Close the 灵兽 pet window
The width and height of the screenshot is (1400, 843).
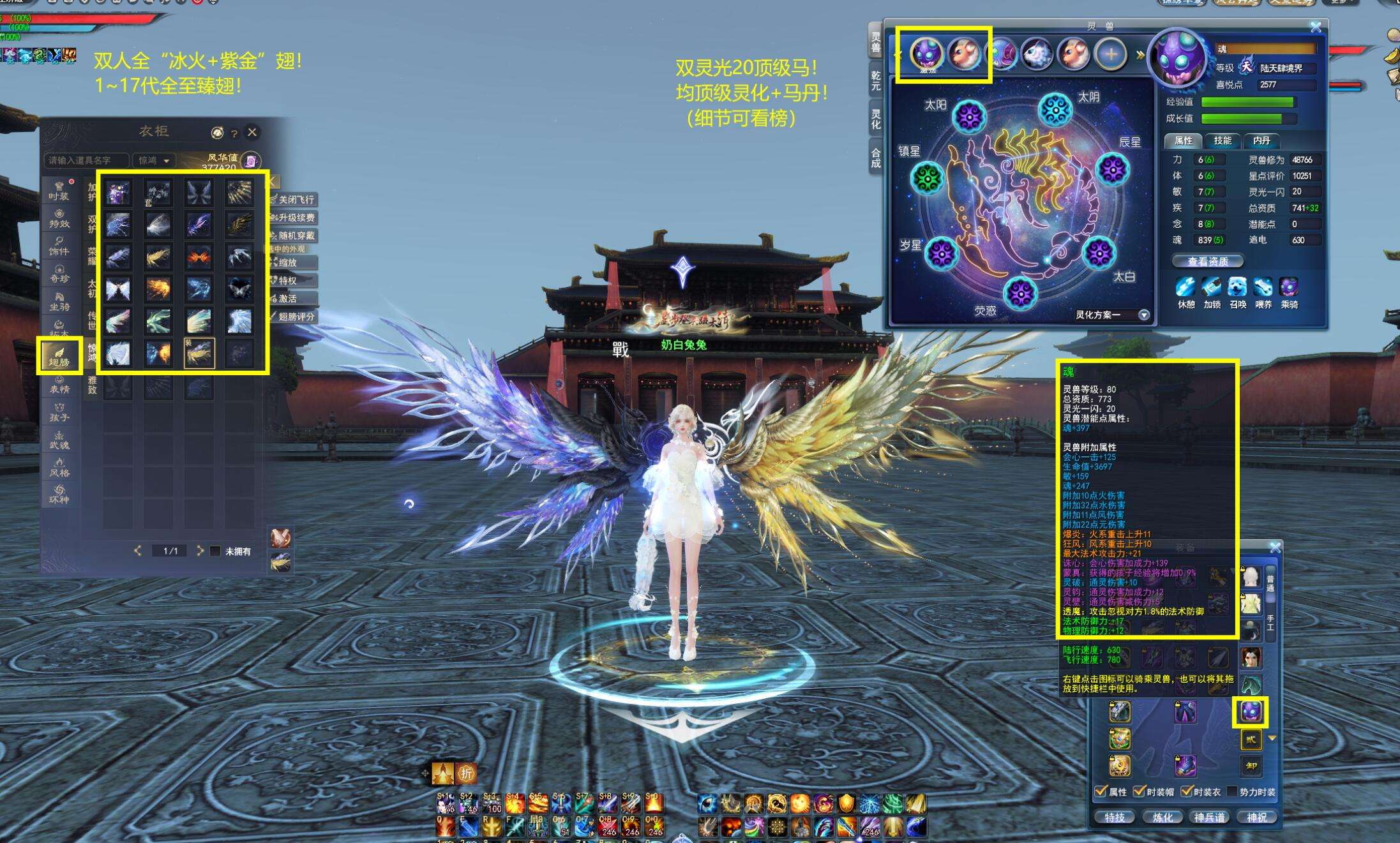1316,27
